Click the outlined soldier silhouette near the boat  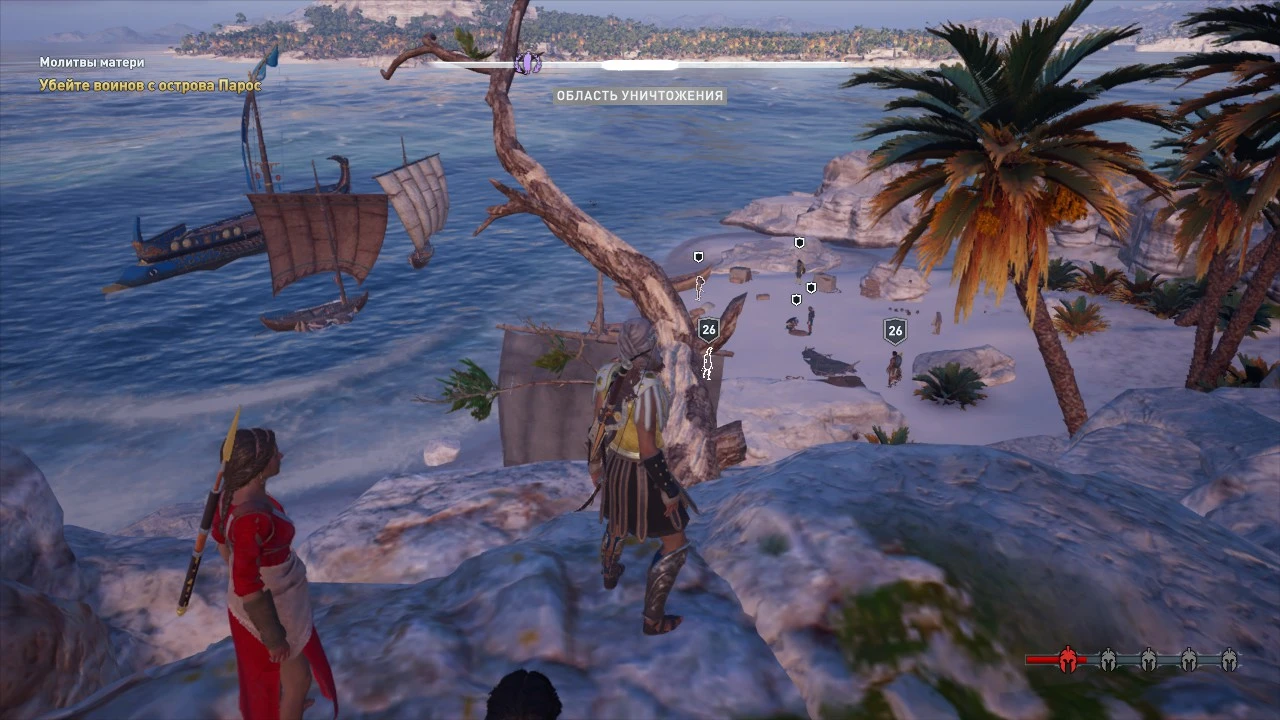pyautogui.click(x=699, y=287)
